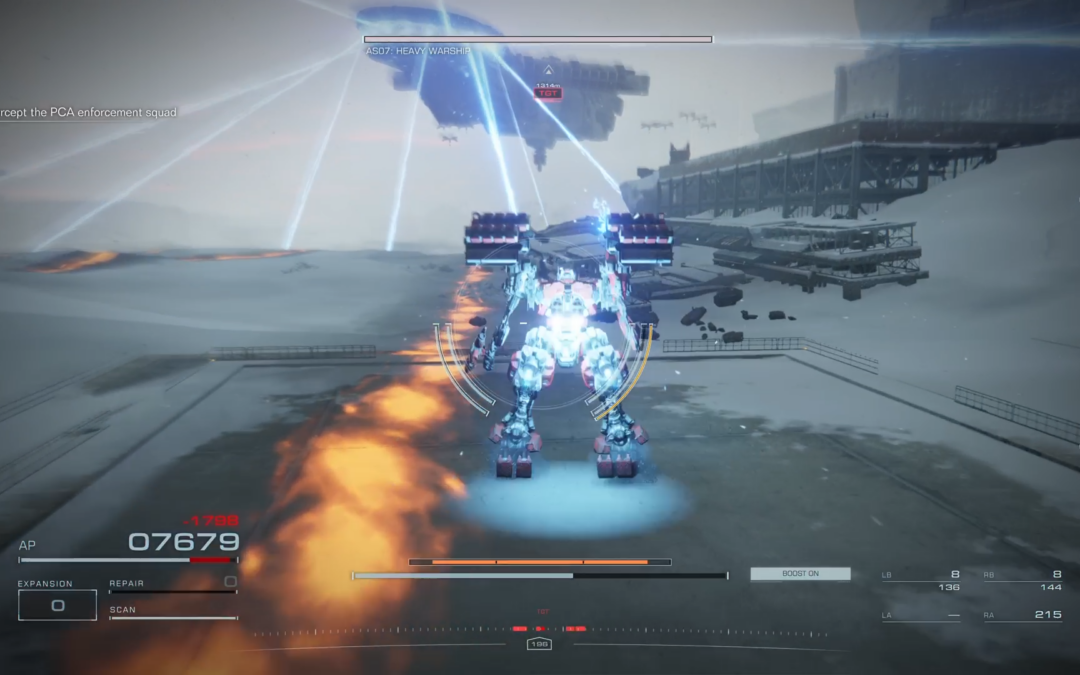Select the RA right-arm weapon slot
1080x675 pixels.
[1022, 615]
